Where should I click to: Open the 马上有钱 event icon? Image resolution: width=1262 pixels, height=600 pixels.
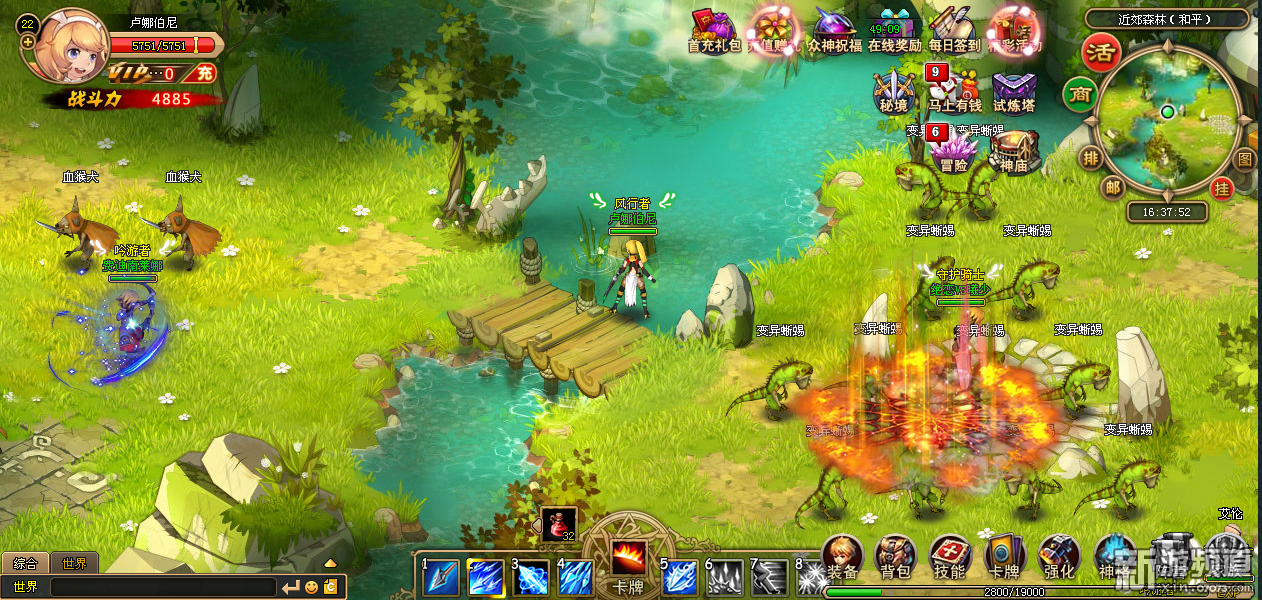coord(953,87)
